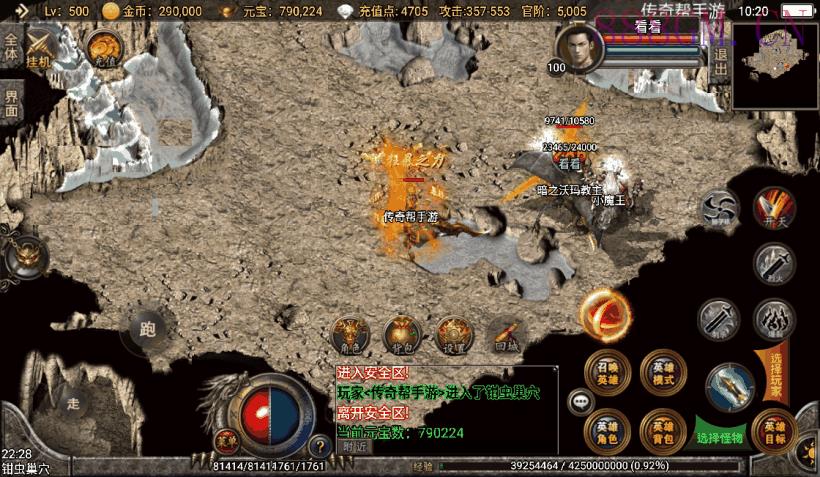The width and height of the screenshot is (820, 477).
Task: Use the 回城 return-to-town scroll
Action: [x=505, y=334]
